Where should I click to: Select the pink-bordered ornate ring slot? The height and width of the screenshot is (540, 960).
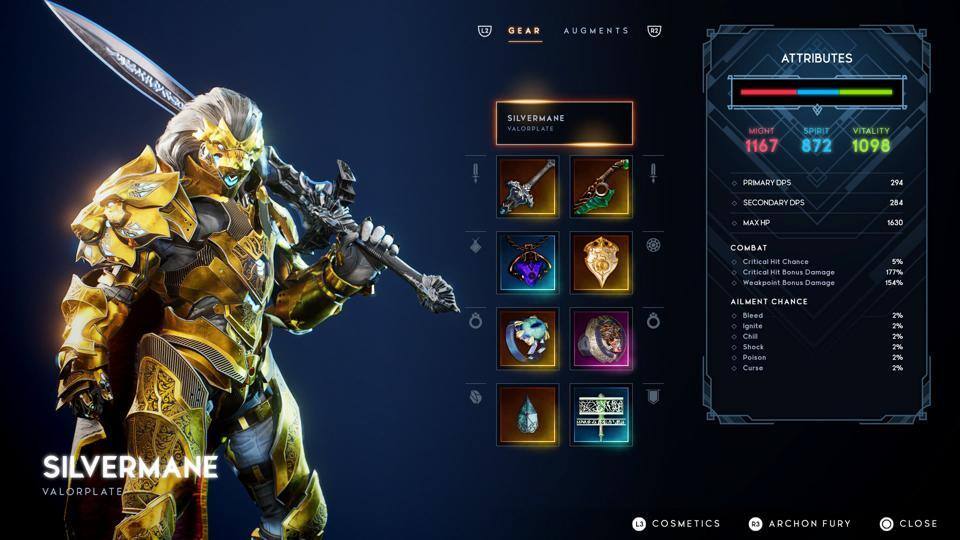point(601,339)
